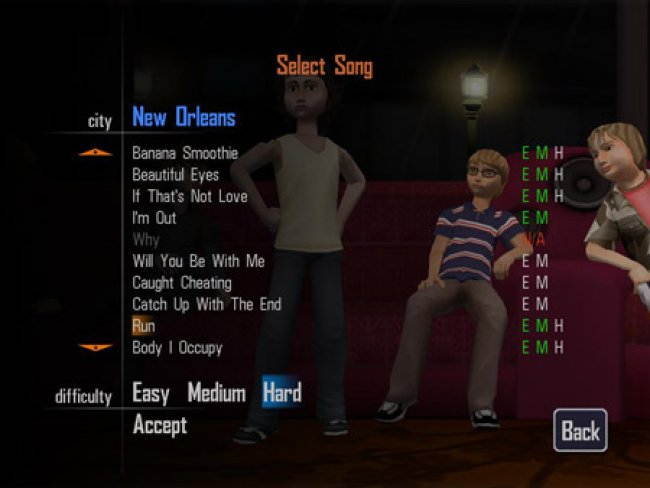
Task: Click the greyed-out song Why
Action: coord(145,240)
